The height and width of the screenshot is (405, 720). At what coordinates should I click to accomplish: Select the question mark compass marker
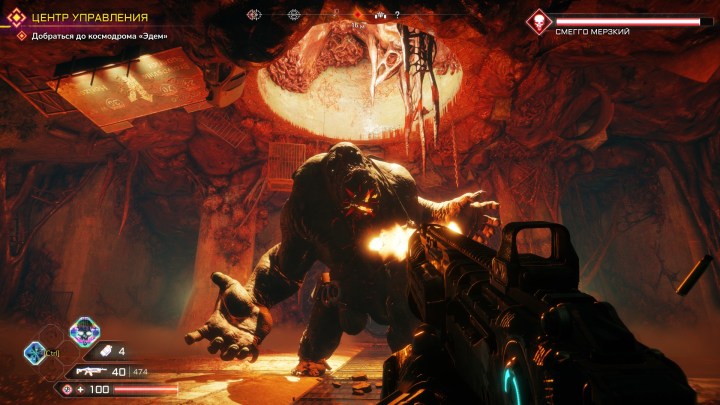tap(397, 15)
